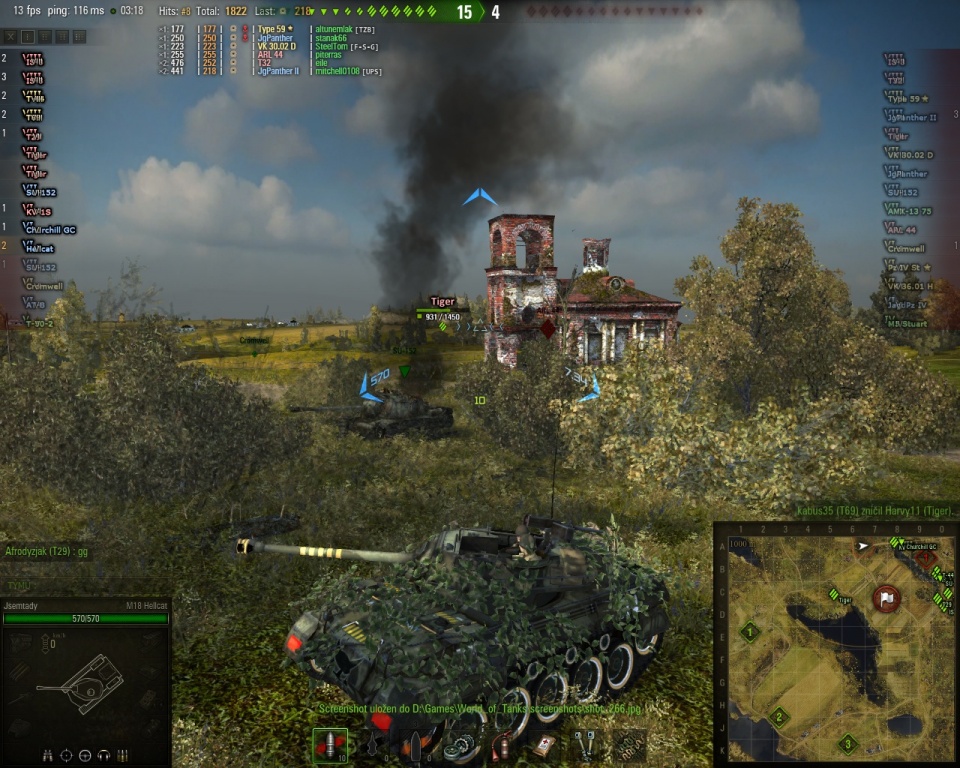Select the T-50-2 row in team list
The image size is (960, 768).
(x=40, y=324)
